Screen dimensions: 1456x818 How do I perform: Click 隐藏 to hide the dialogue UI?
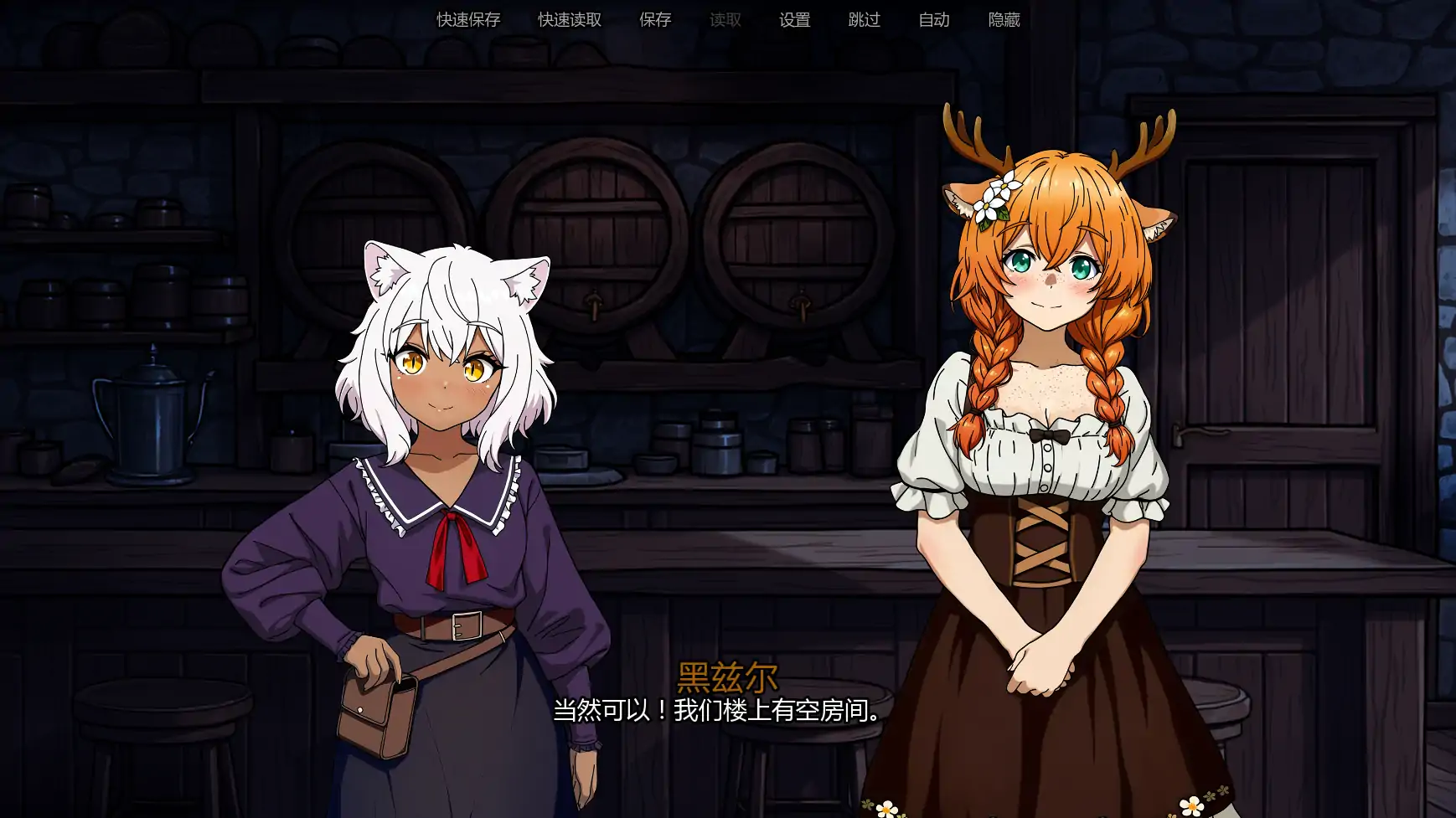tap(1002, 20)
